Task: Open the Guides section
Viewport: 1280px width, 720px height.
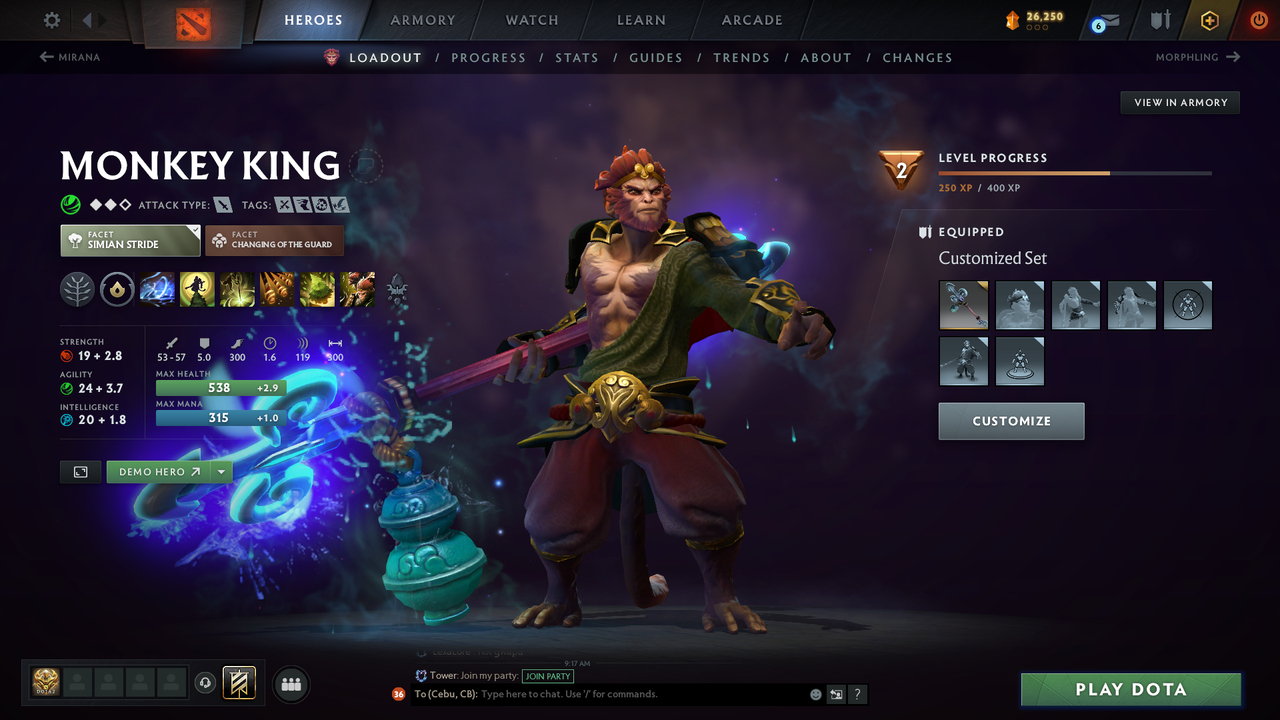Action: coord(656,57)
